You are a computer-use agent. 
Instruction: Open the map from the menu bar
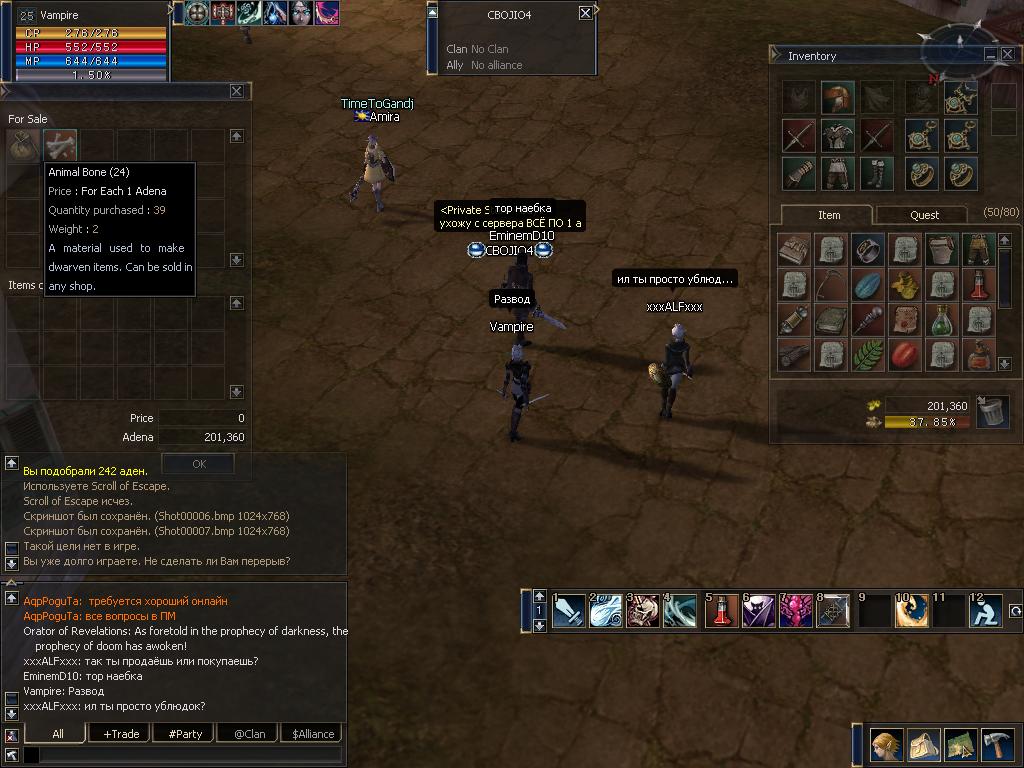click(959, 745)
